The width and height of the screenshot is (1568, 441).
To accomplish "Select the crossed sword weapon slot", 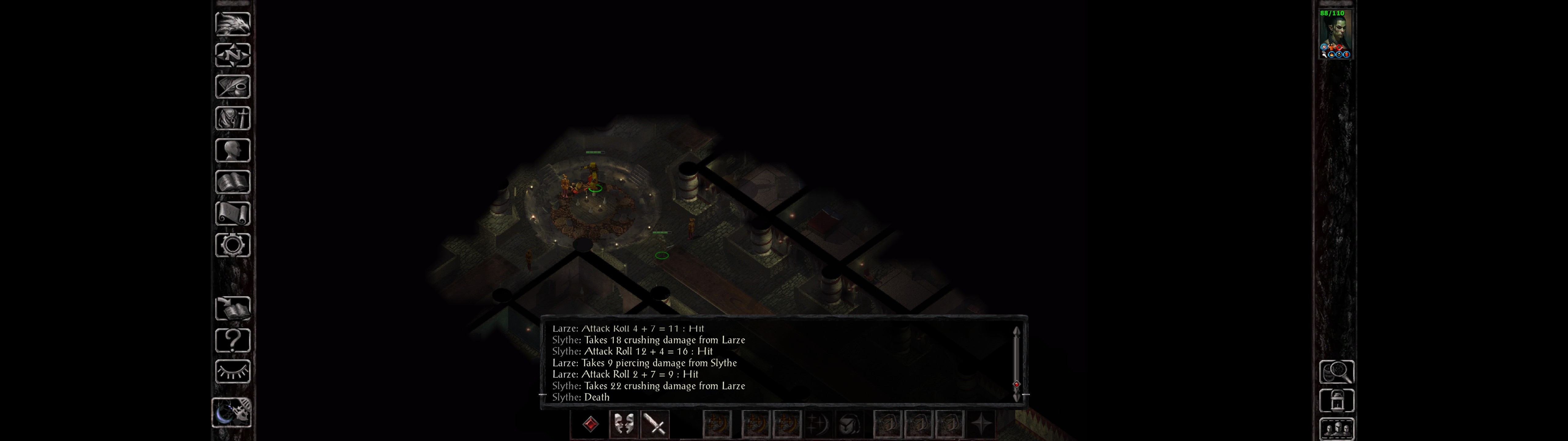I will tap(656, 424).
